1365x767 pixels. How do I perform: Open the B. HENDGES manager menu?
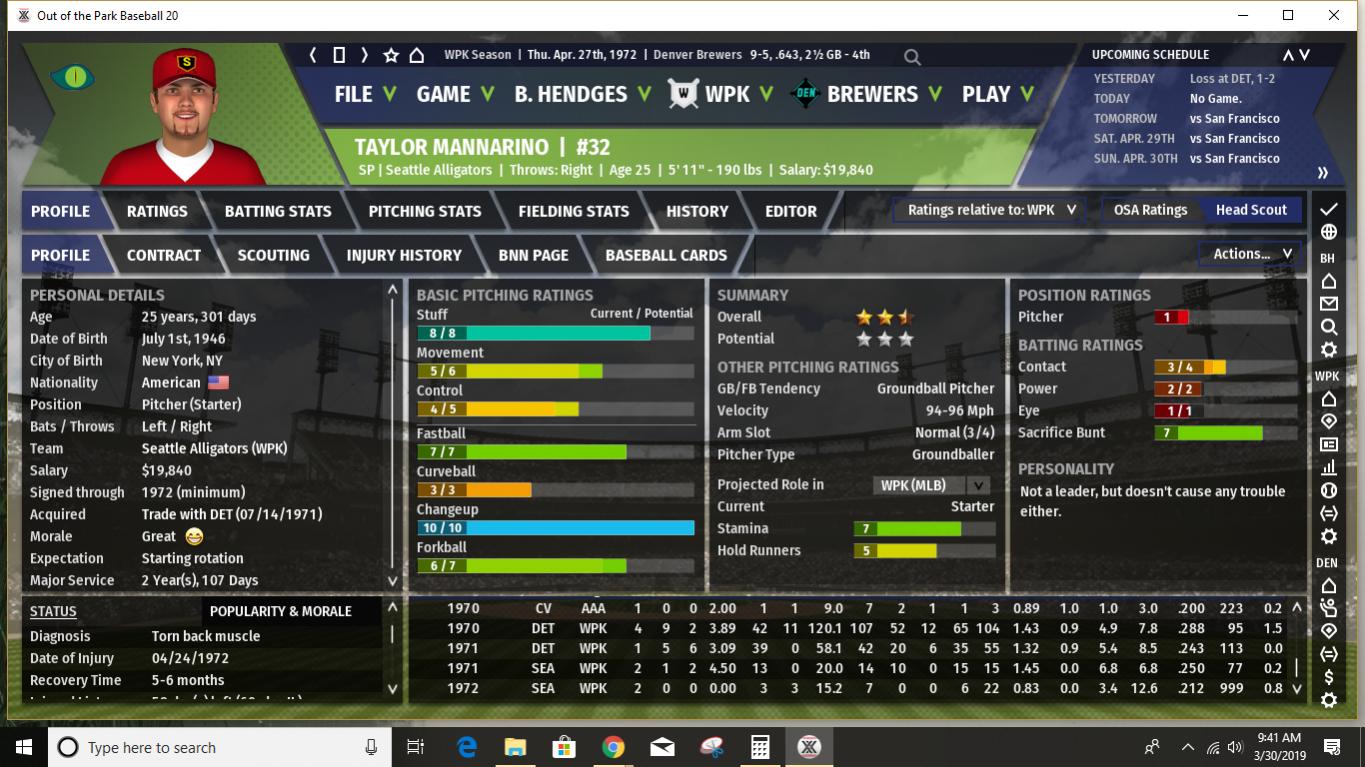coord(582,94)
